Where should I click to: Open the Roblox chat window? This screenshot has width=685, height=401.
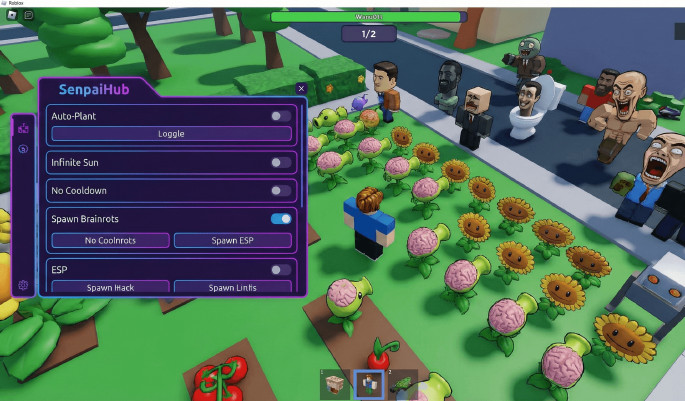28,15
